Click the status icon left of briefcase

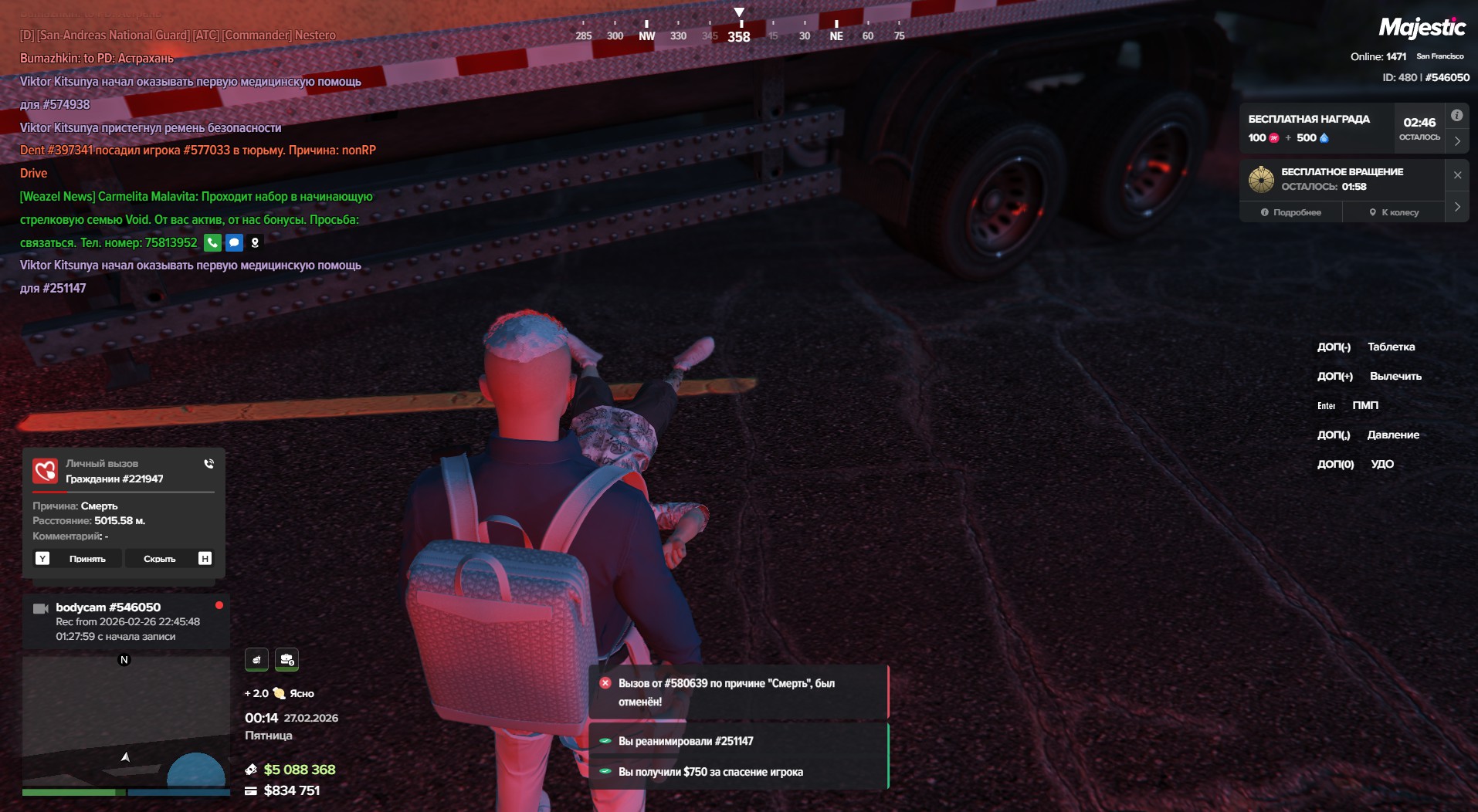click(256, 659)
